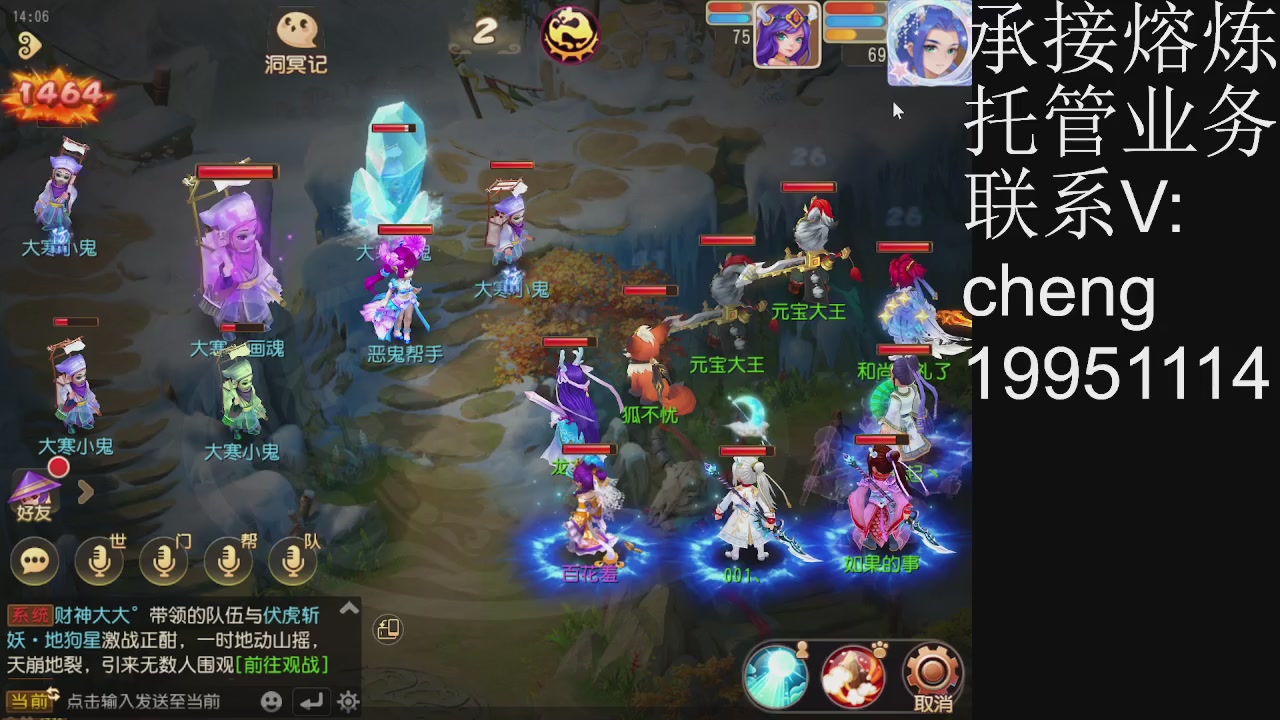The width and height of the screenshot is (1280, 720).
Task: Insert an emoji with the smiley icon
Action: click(268, 703)
